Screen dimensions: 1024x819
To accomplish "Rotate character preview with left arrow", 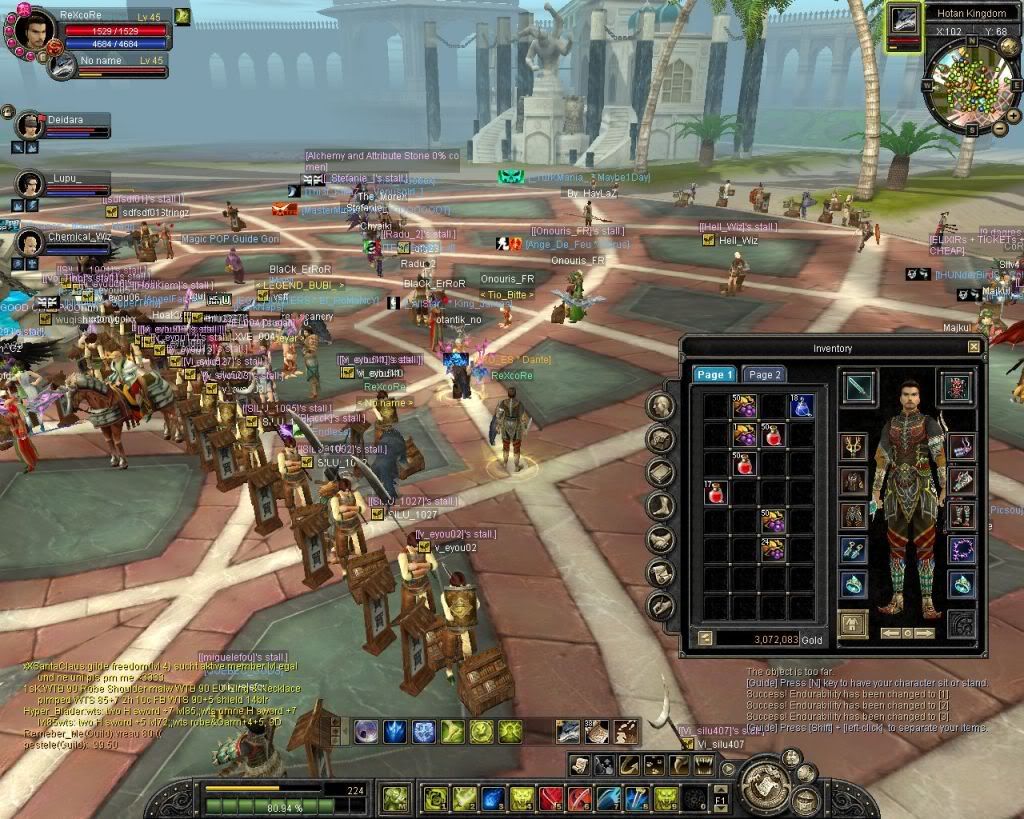I will pos(889,633).
